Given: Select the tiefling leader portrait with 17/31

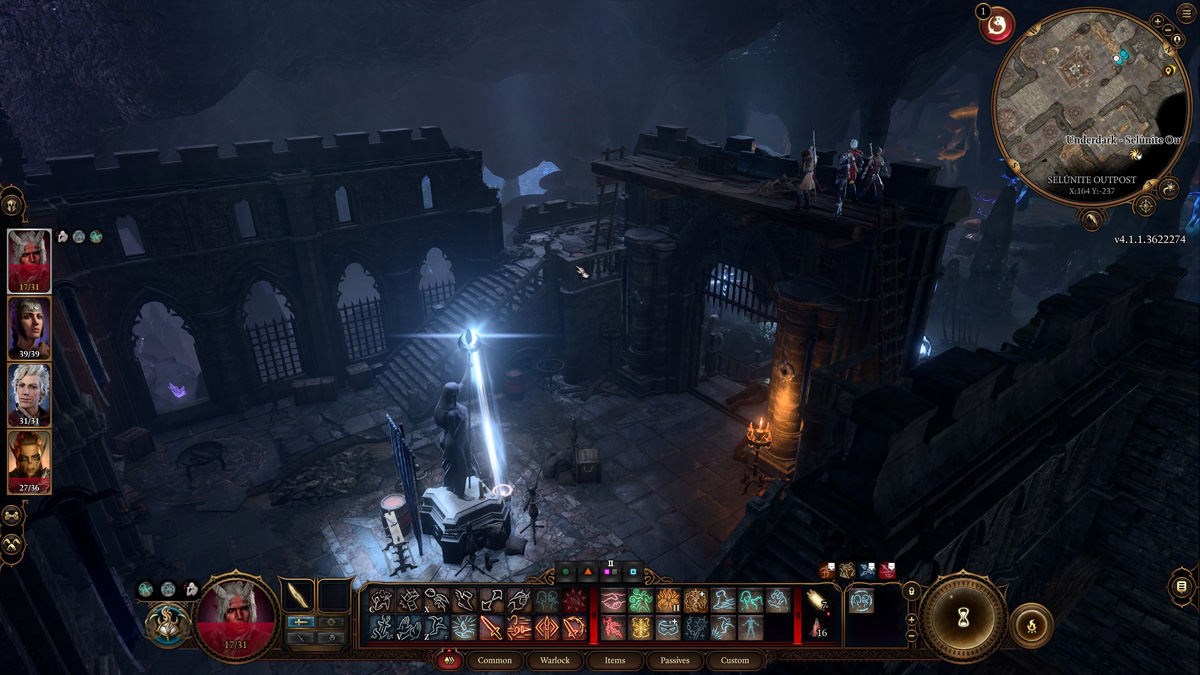Looking at the screenshot, I should tap(30, 260).
